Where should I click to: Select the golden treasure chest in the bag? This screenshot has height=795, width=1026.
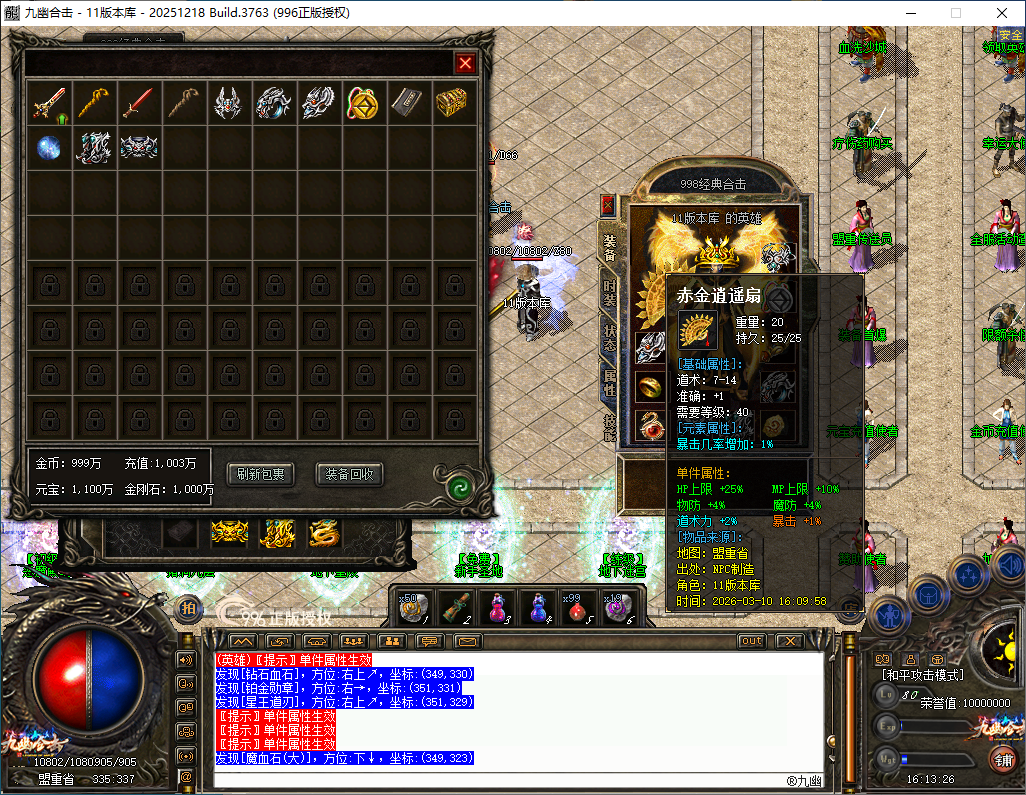click(453, 103)
